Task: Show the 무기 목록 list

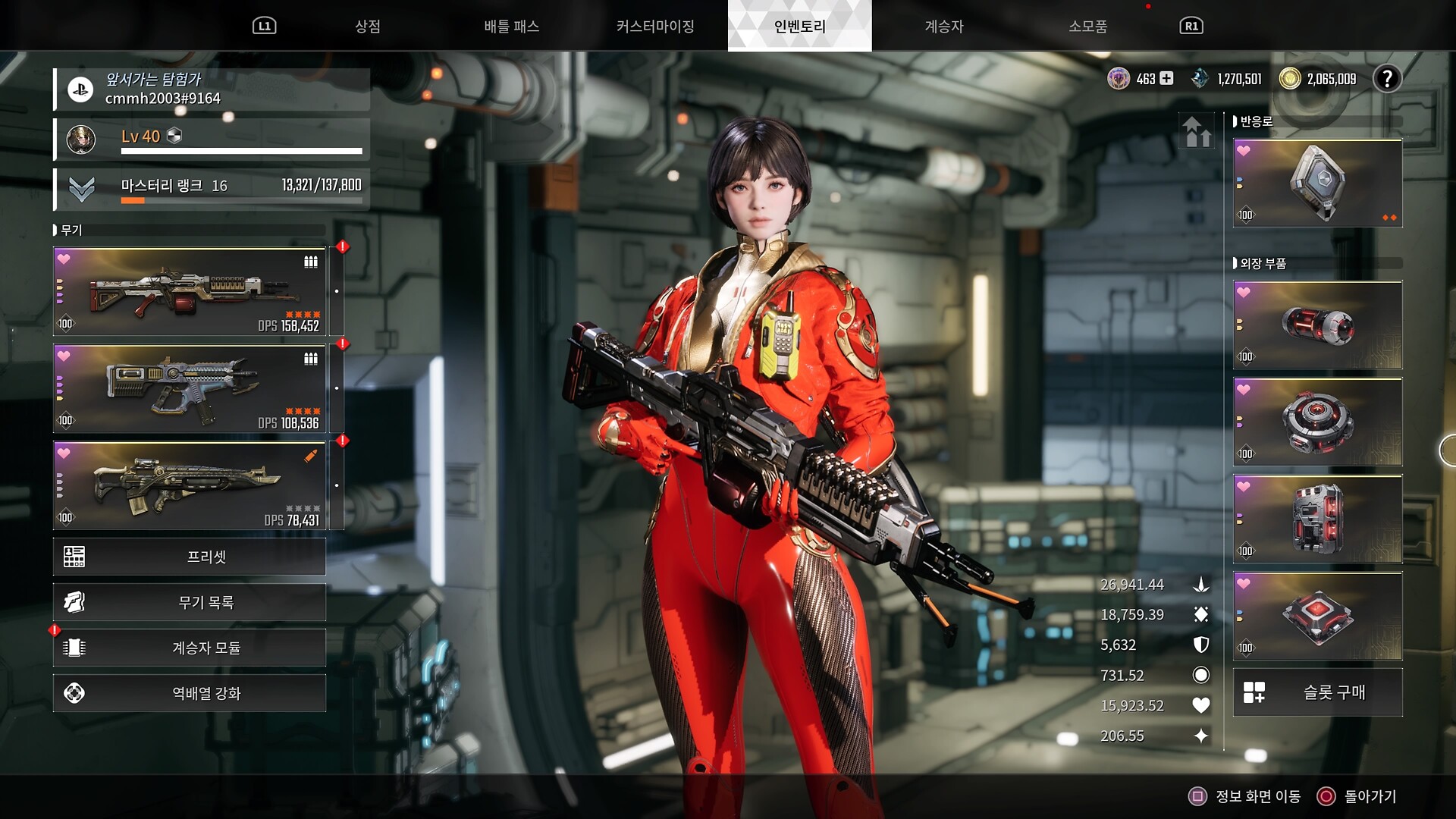Action: [190, 602]
